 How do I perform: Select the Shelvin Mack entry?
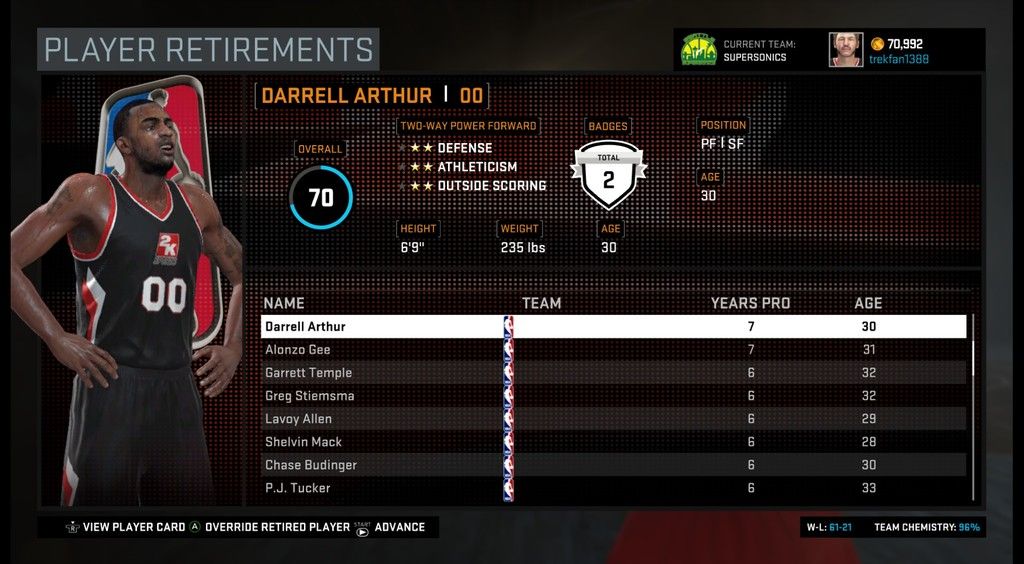tap(612, 442)
